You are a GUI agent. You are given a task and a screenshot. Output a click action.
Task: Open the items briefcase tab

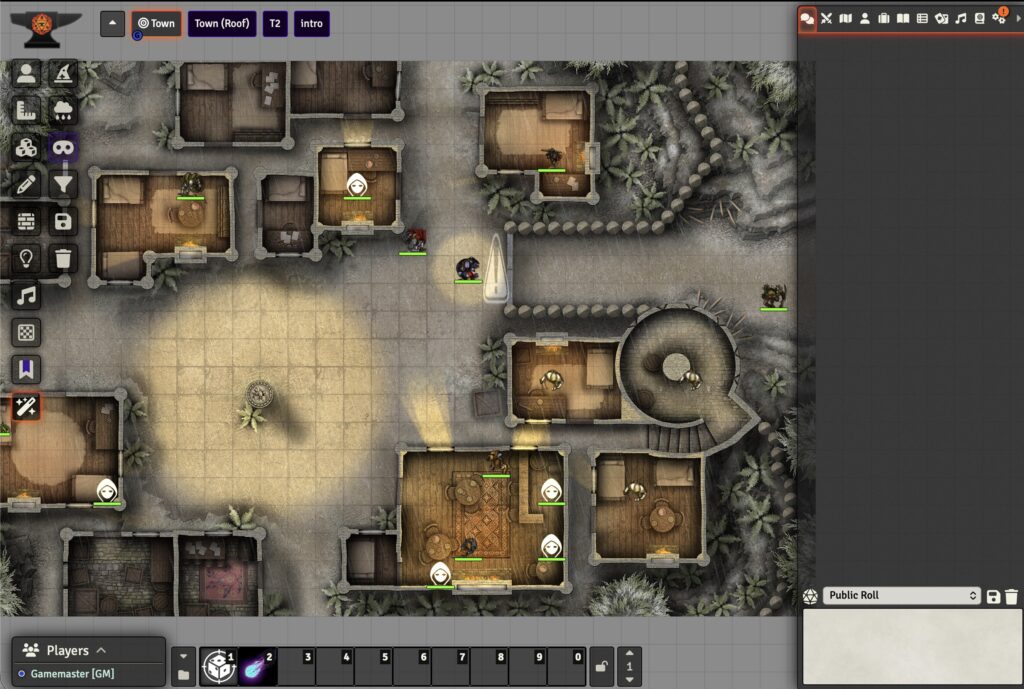(x=884, y=18)
